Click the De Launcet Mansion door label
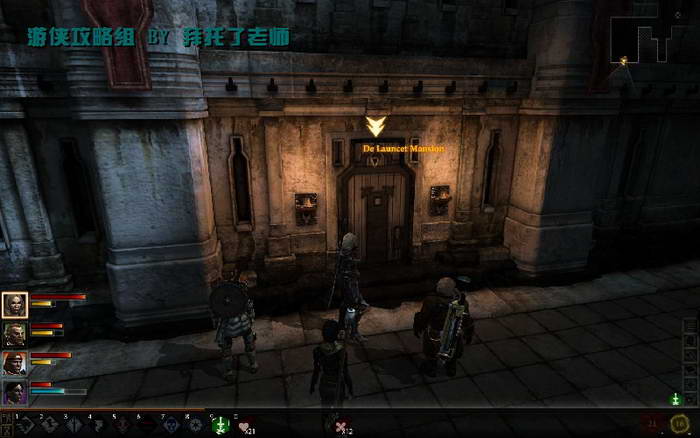700x438 pixels. pyautogui.click(x=403, y=148)
